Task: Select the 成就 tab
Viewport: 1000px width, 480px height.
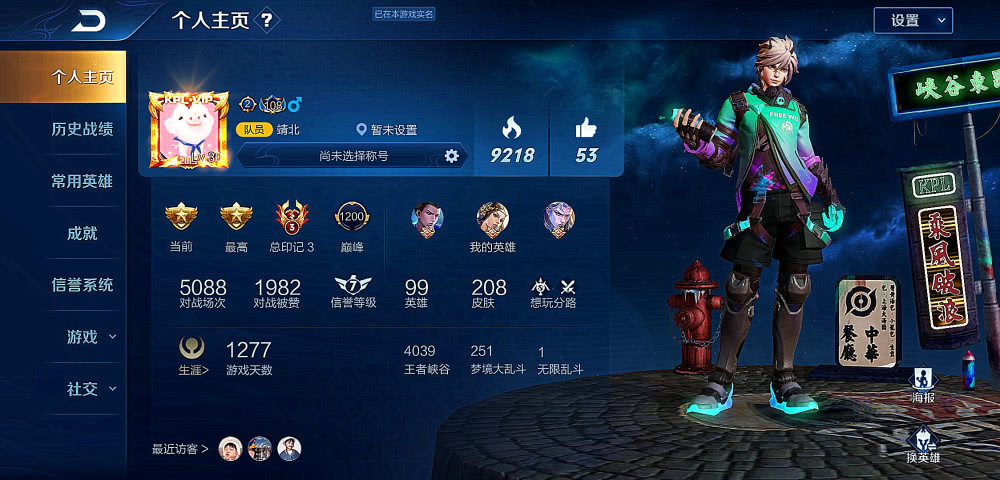Action: 82,233
